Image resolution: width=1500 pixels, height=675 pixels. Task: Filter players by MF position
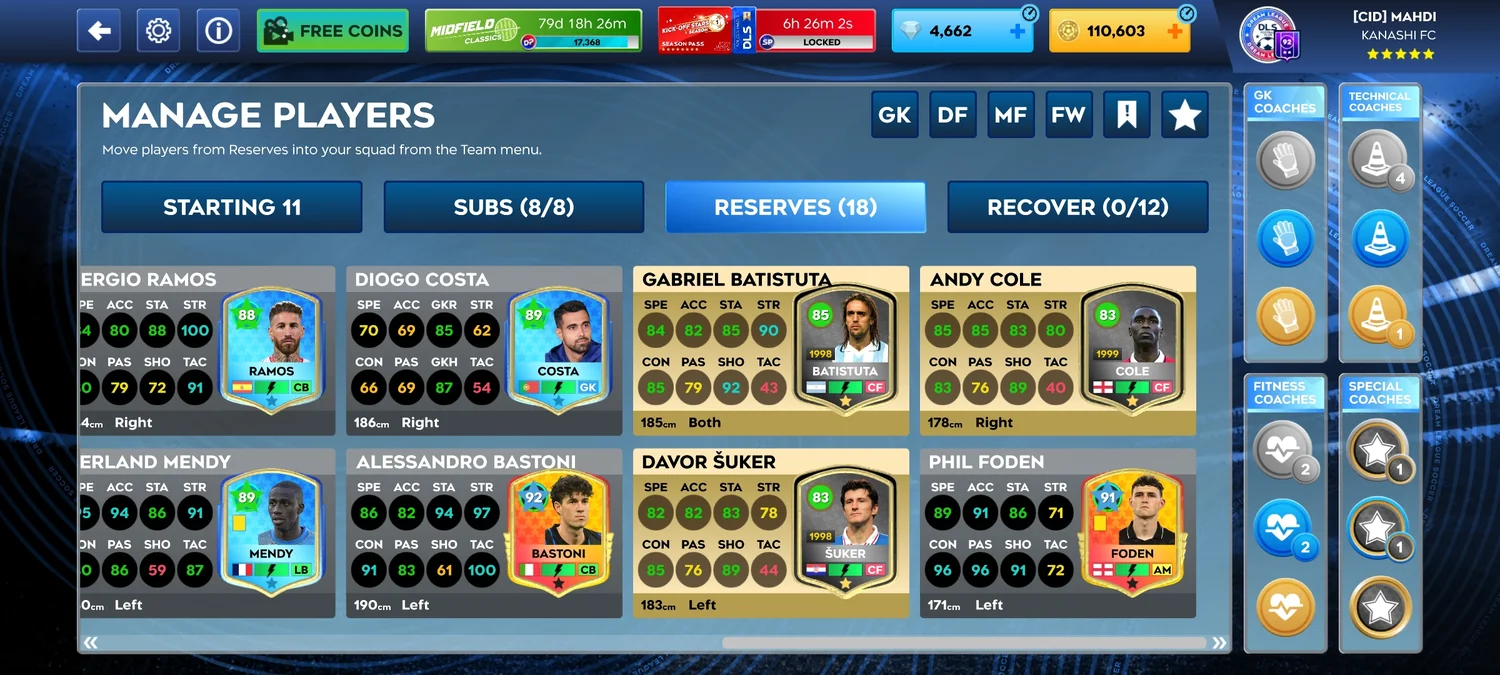pyautogui.click(x=1010, y=115)
